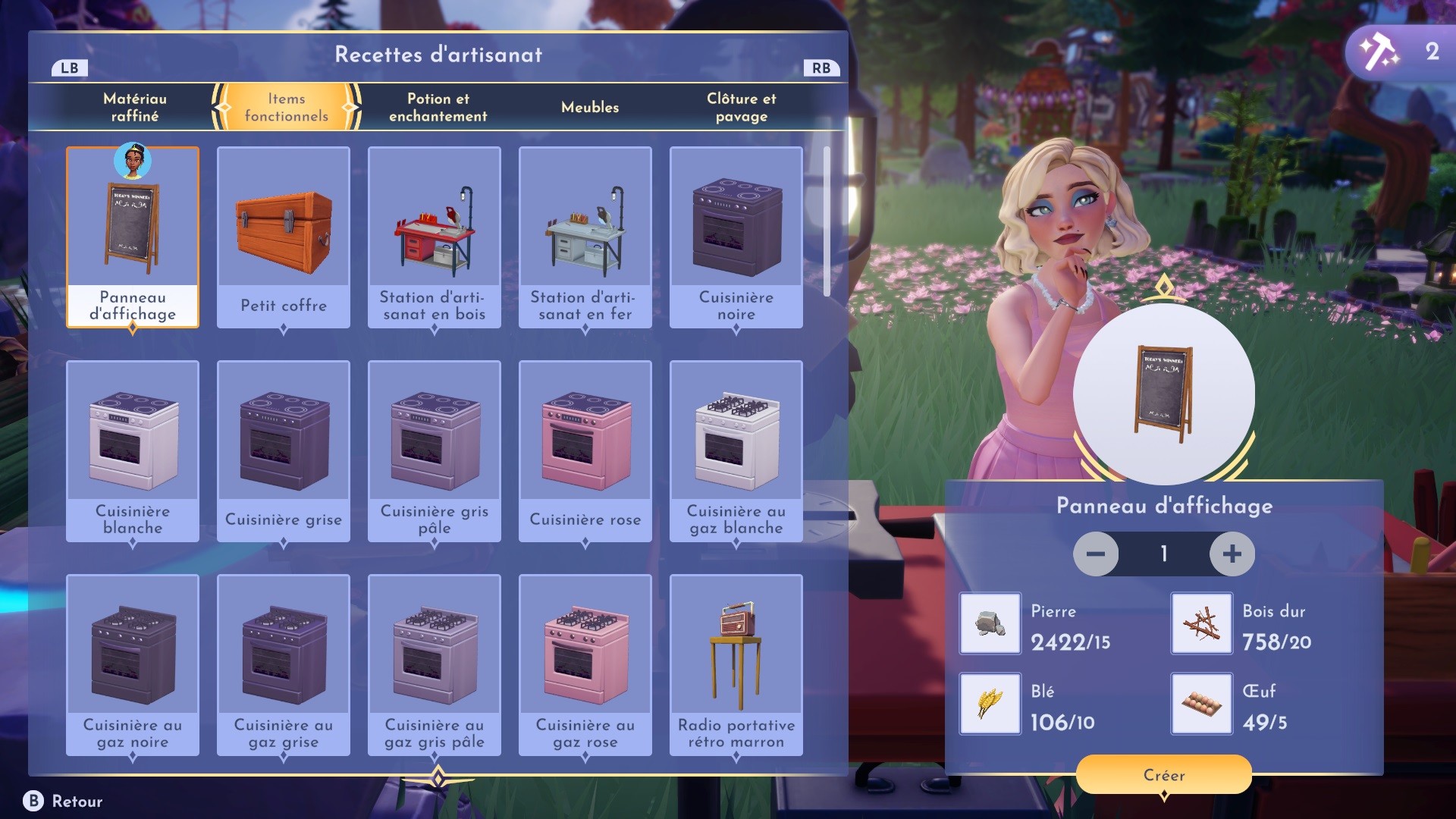The height and width of the screenshot is (819, 1456).
Task: Pick the Cuisinière au gaz blanche recipe
Action: [x=736, y=451]
